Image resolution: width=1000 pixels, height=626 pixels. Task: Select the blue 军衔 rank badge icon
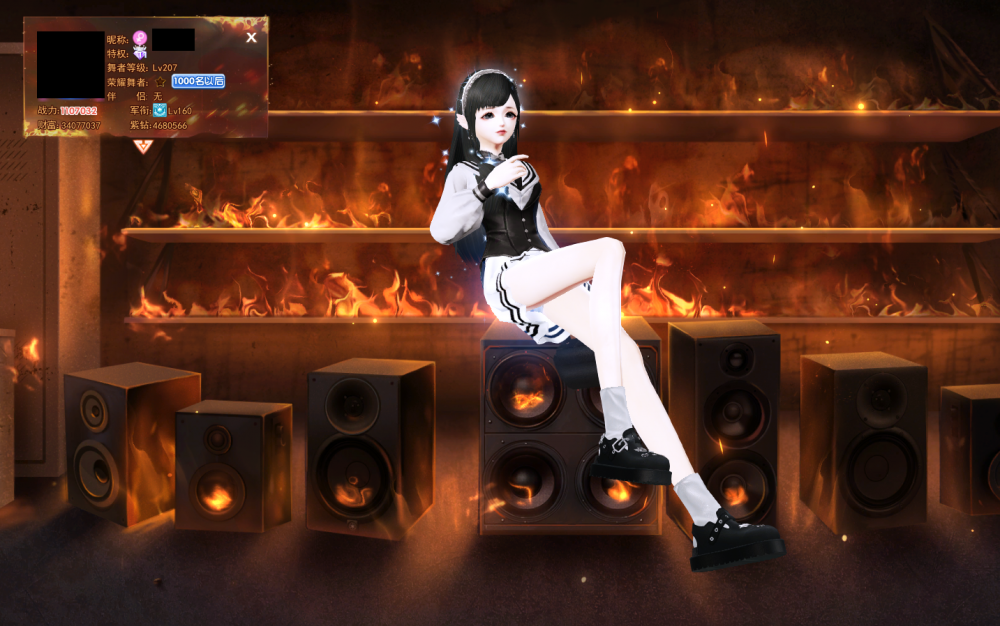(x=160, y=110)
